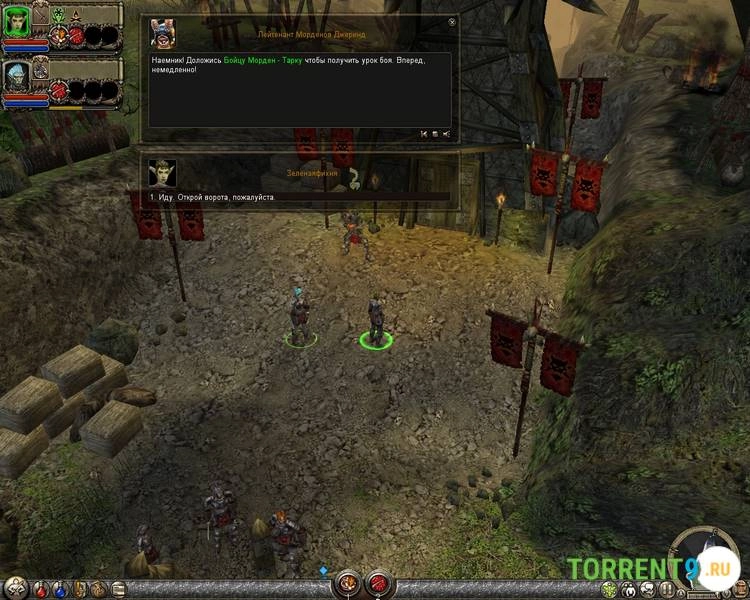The width and height of the screenshot is (750, 600).
Task: Open the chat speech bubbles icon
Action: [x=647, y=589]
